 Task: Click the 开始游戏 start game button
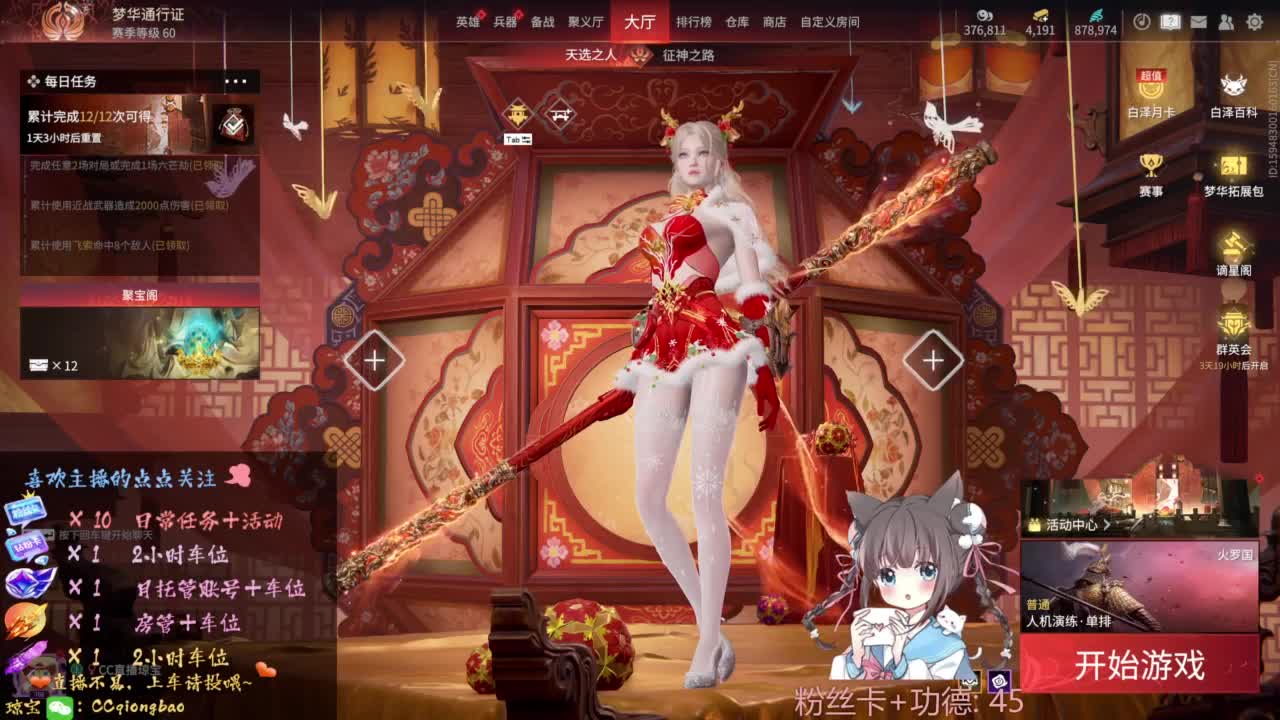(1138, 660)
